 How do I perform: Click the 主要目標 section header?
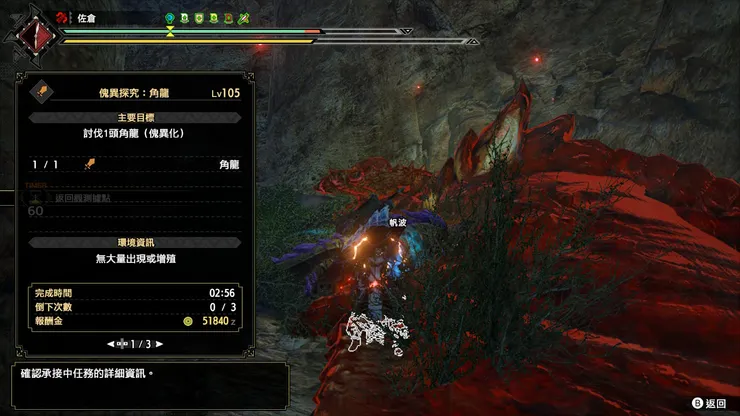click(x=135, y=118)
